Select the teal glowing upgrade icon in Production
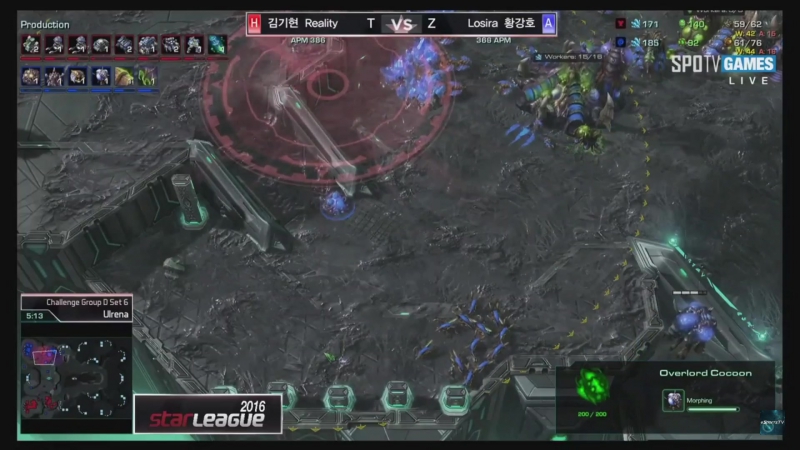 pyautogui.click(x=217, y=44)
